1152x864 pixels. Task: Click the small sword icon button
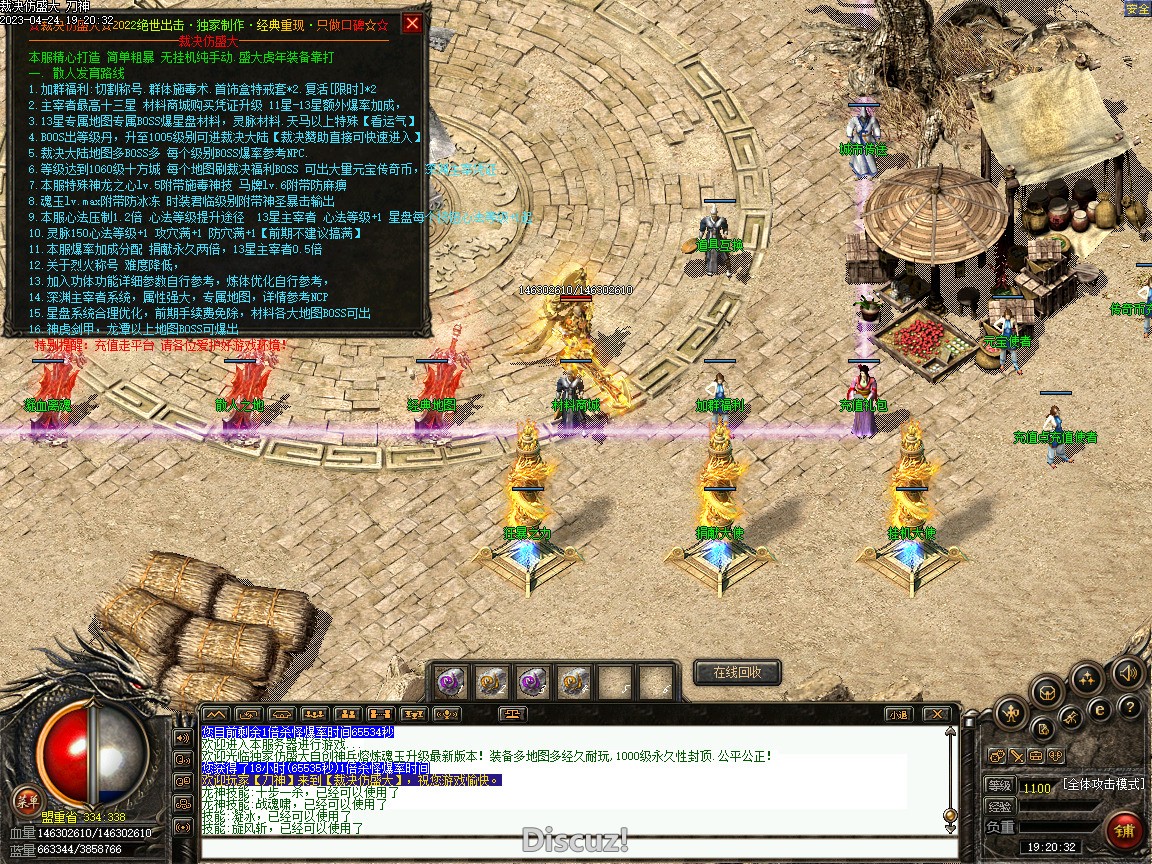point(1015,756)
